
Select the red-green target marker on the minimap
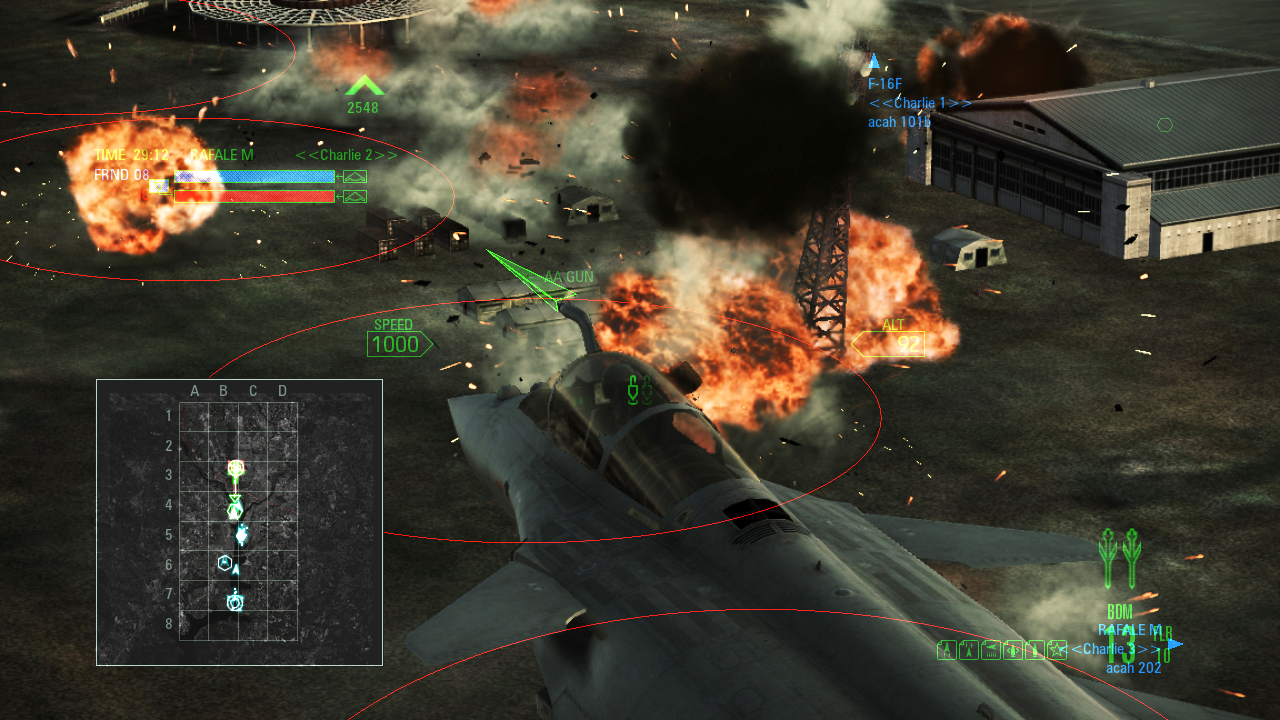point(236,467)
